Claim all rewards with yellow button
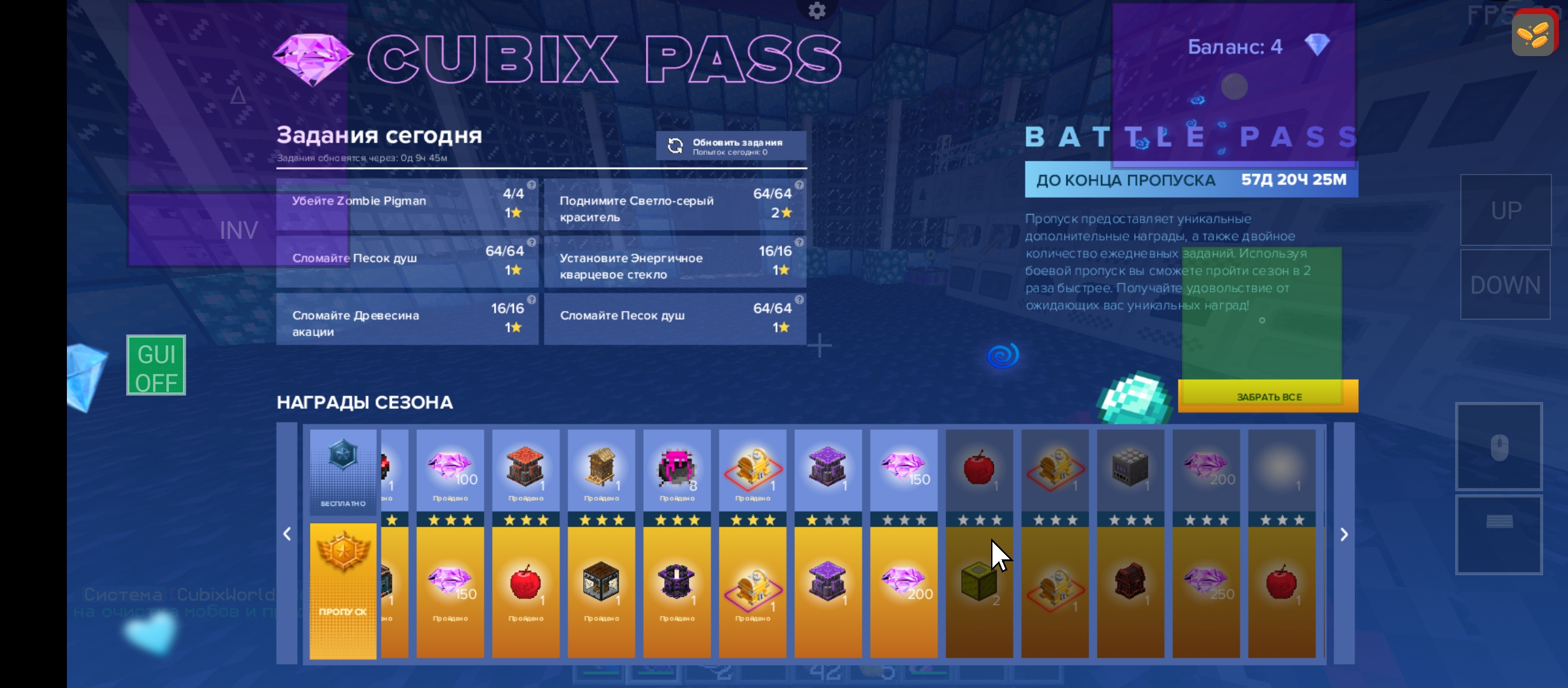The height and width of the screenshot is (688, 1568). pyautogui.click(x=1268, y=396)
